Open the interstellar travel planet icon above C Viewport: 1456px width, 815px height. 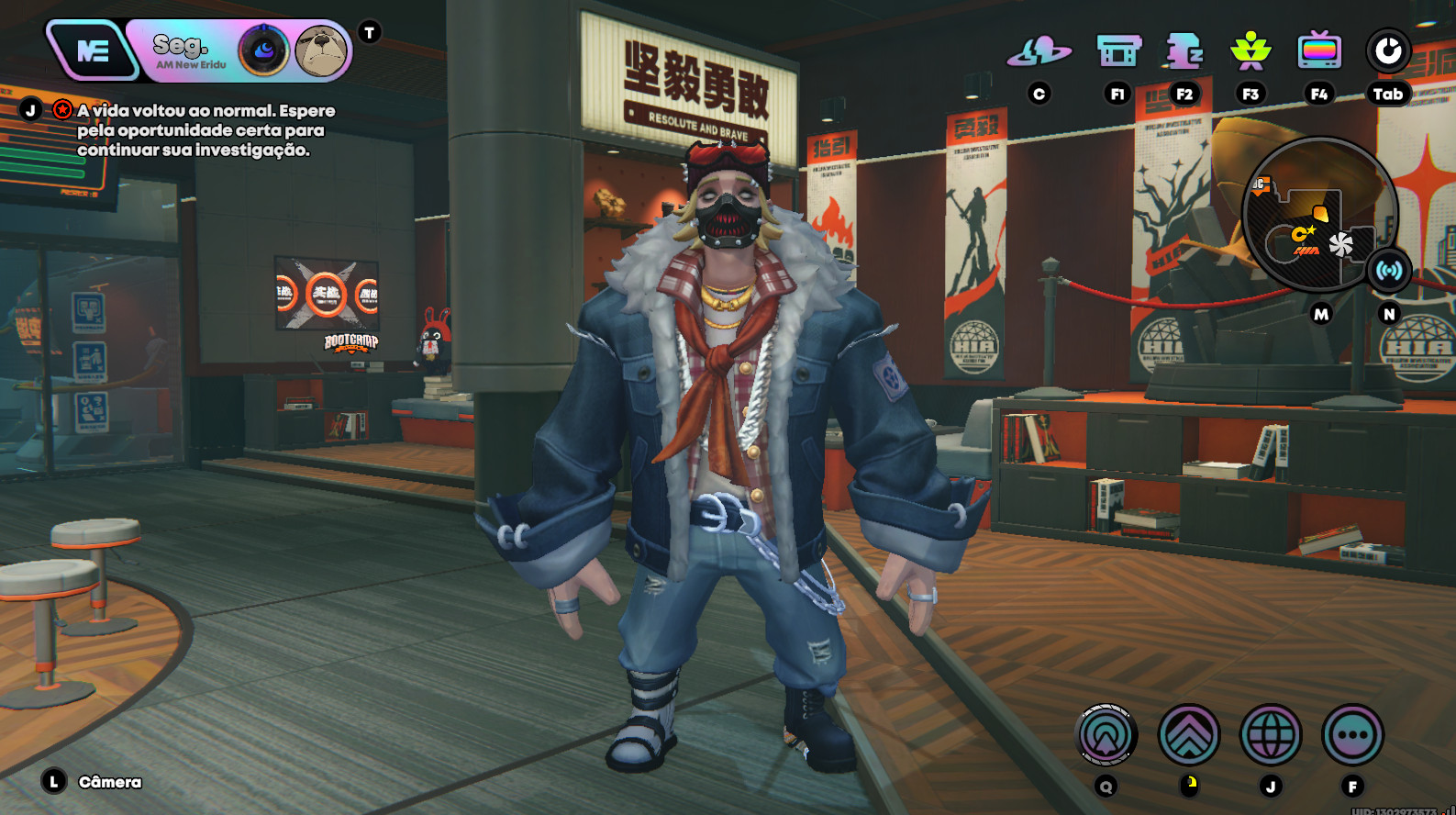(x=1039, y=54)
